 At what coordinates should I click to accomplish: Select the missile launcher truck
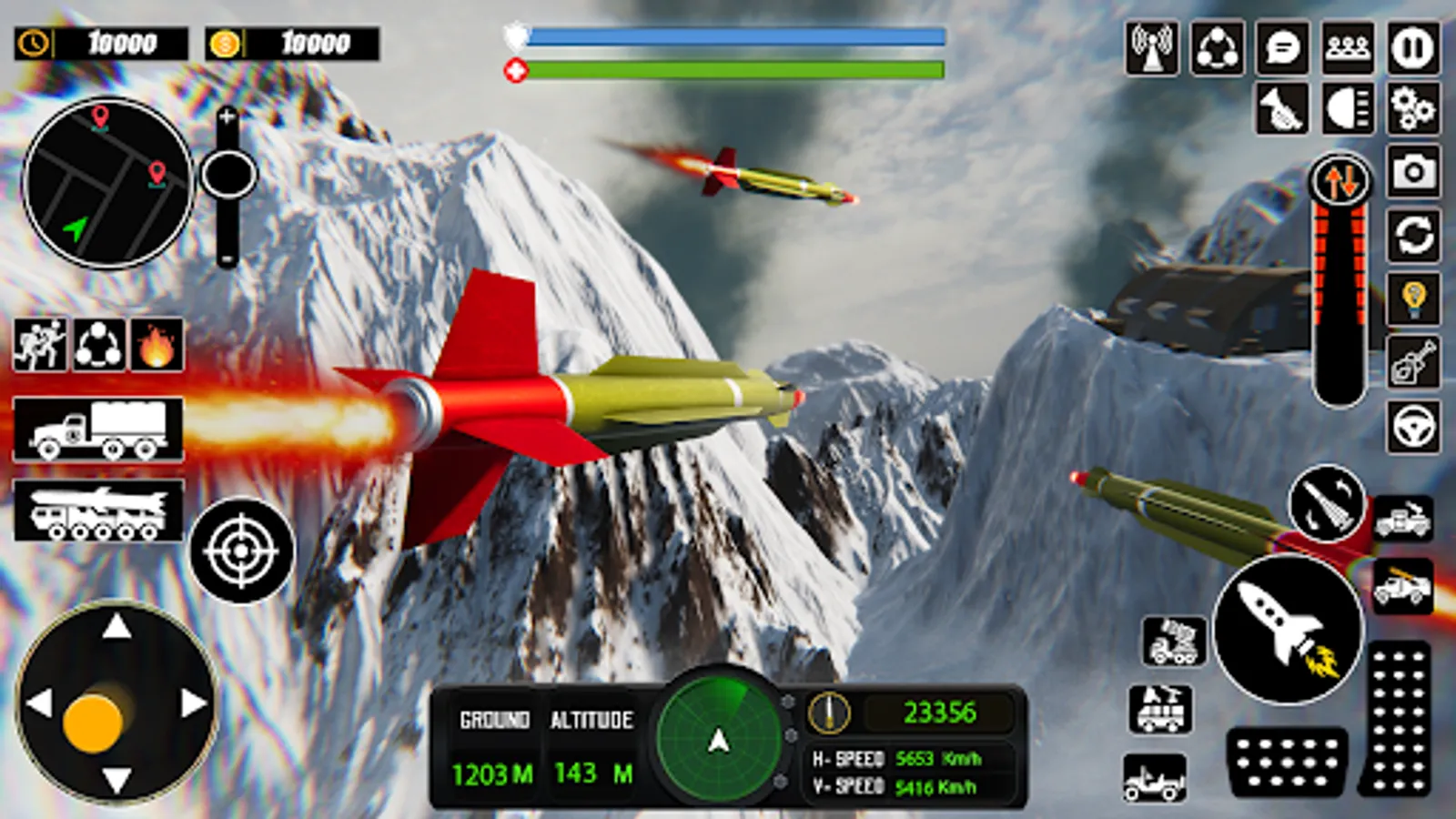pos(98,511)
